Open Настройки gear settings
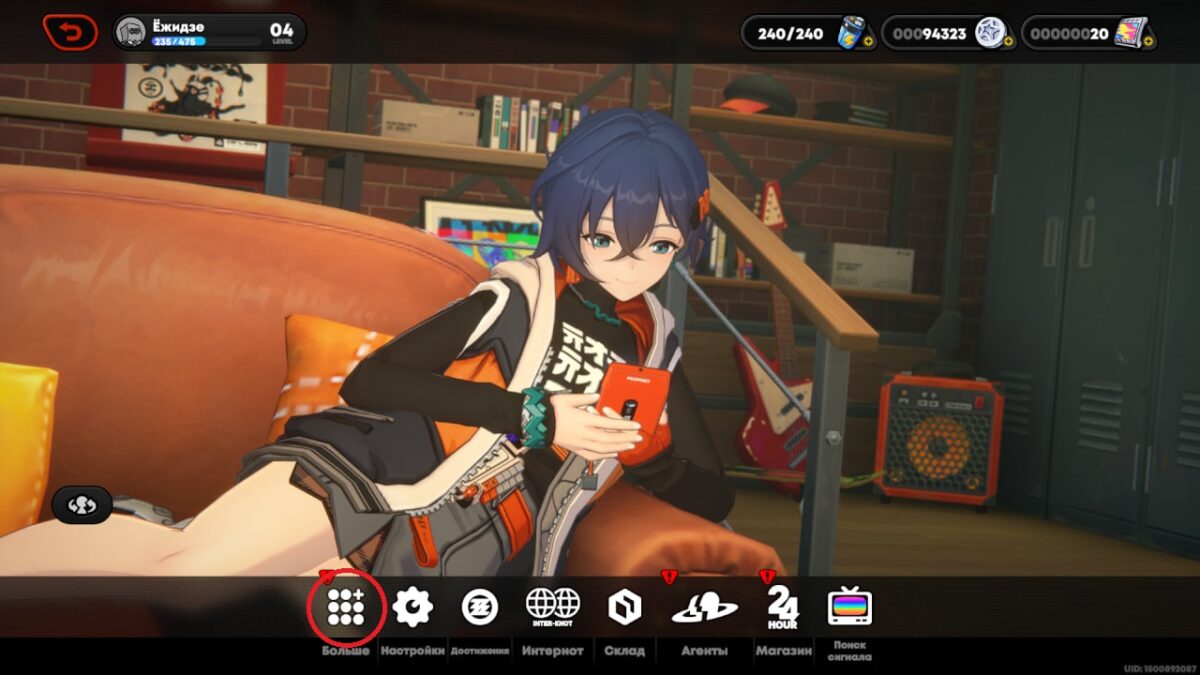The image size is (1200, 675). 412,607
